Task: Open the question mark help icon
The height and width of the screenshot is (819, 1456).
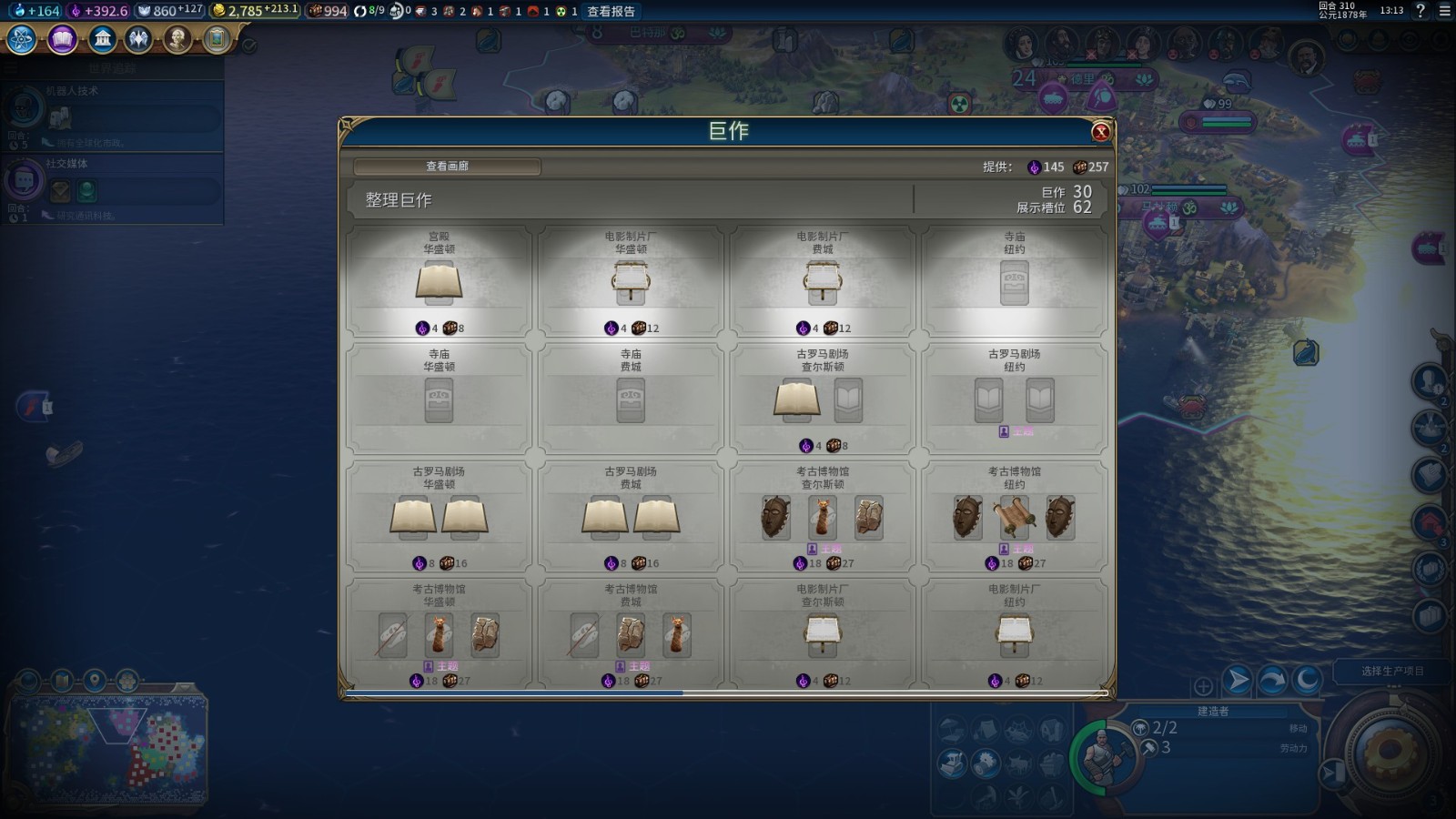Action: coord(1421,11)
